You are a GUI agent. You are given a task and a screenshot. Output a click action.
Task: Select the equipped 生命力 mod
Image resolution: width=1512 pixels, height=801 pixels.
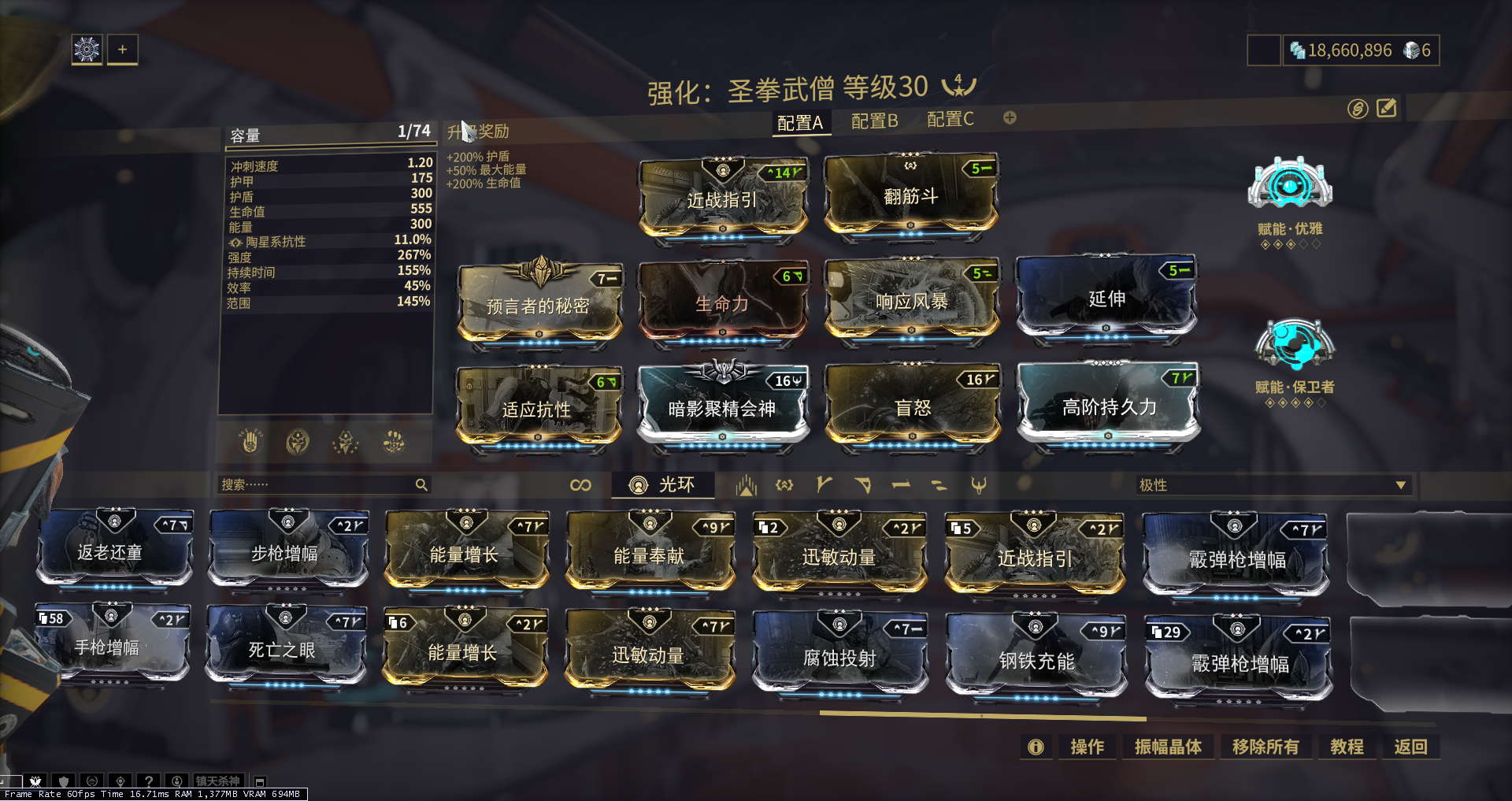pos(722,303)
